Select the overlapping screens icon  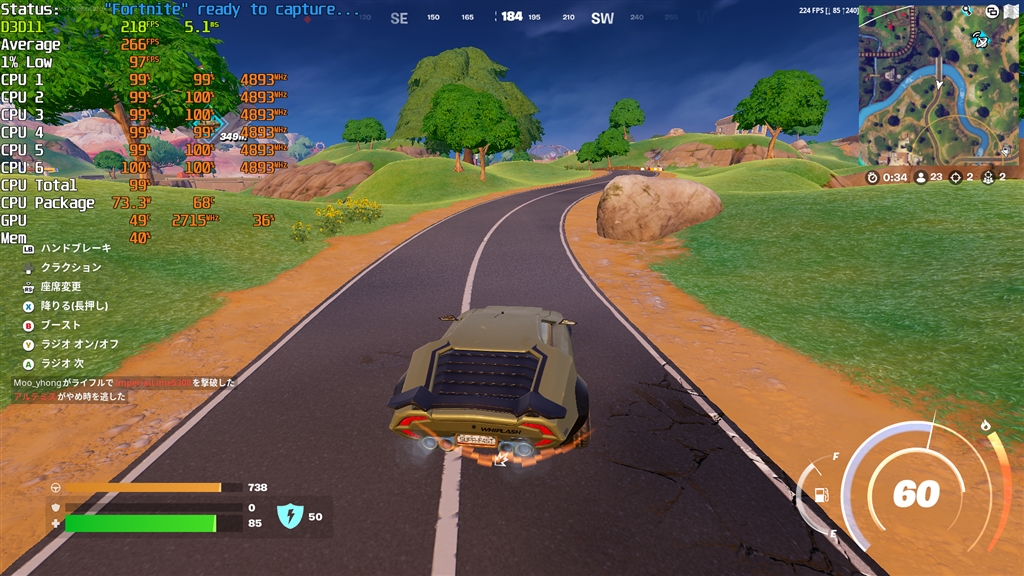tap(991, 10)
